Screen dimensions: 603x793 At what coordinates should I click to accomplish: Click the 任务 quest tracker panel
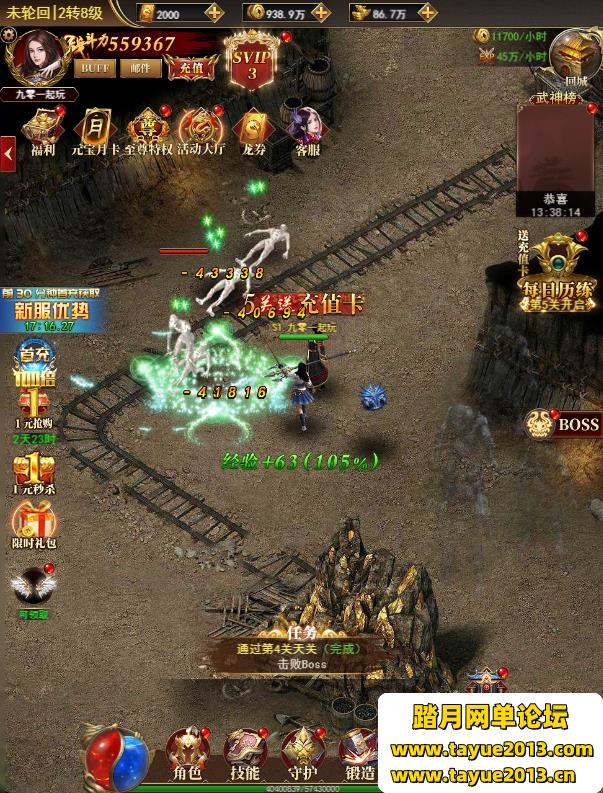pos(301,648)
